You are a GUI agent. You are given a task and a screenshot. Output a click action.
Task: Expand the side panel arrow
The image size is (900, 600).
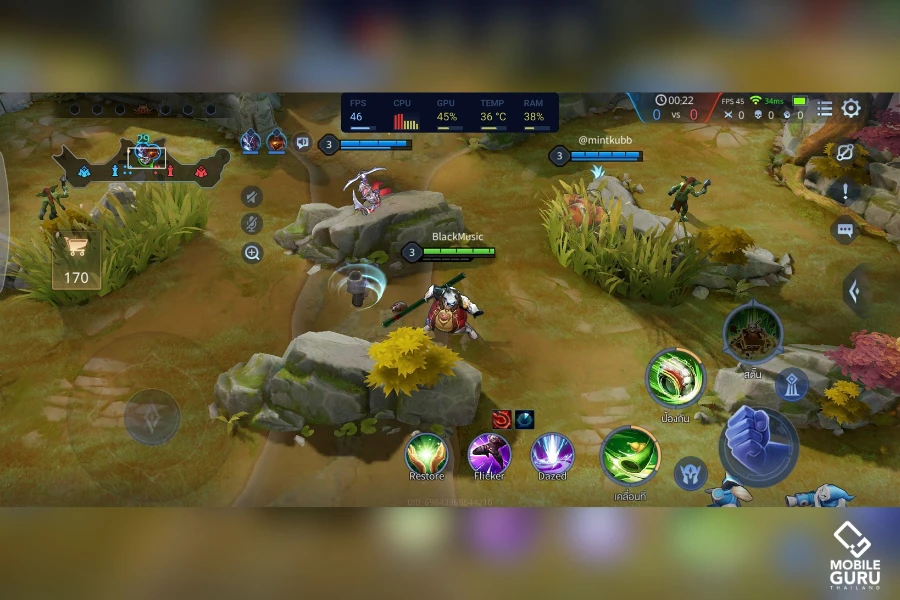(856, 291)
